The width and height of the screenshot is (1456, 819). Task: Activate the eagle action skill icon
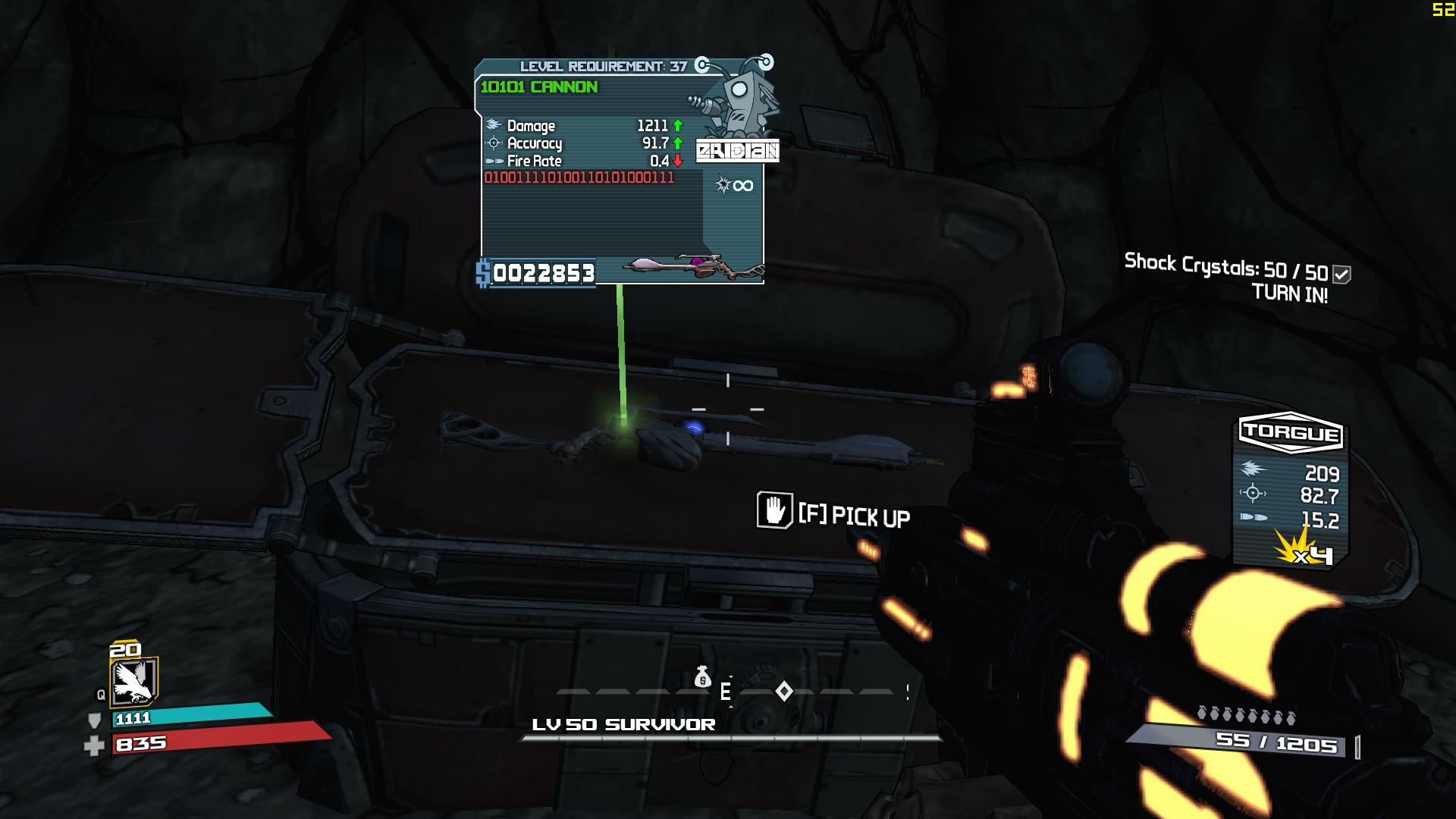tap(133, 681)
